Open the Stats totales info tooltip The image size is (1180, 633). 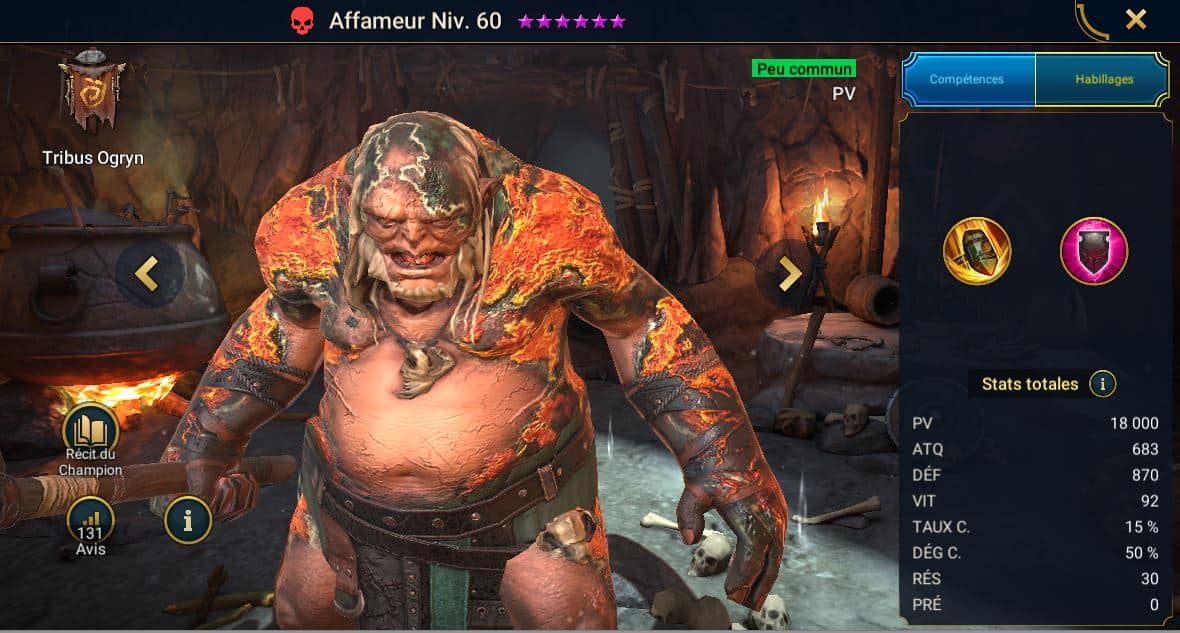[1102, 384]
